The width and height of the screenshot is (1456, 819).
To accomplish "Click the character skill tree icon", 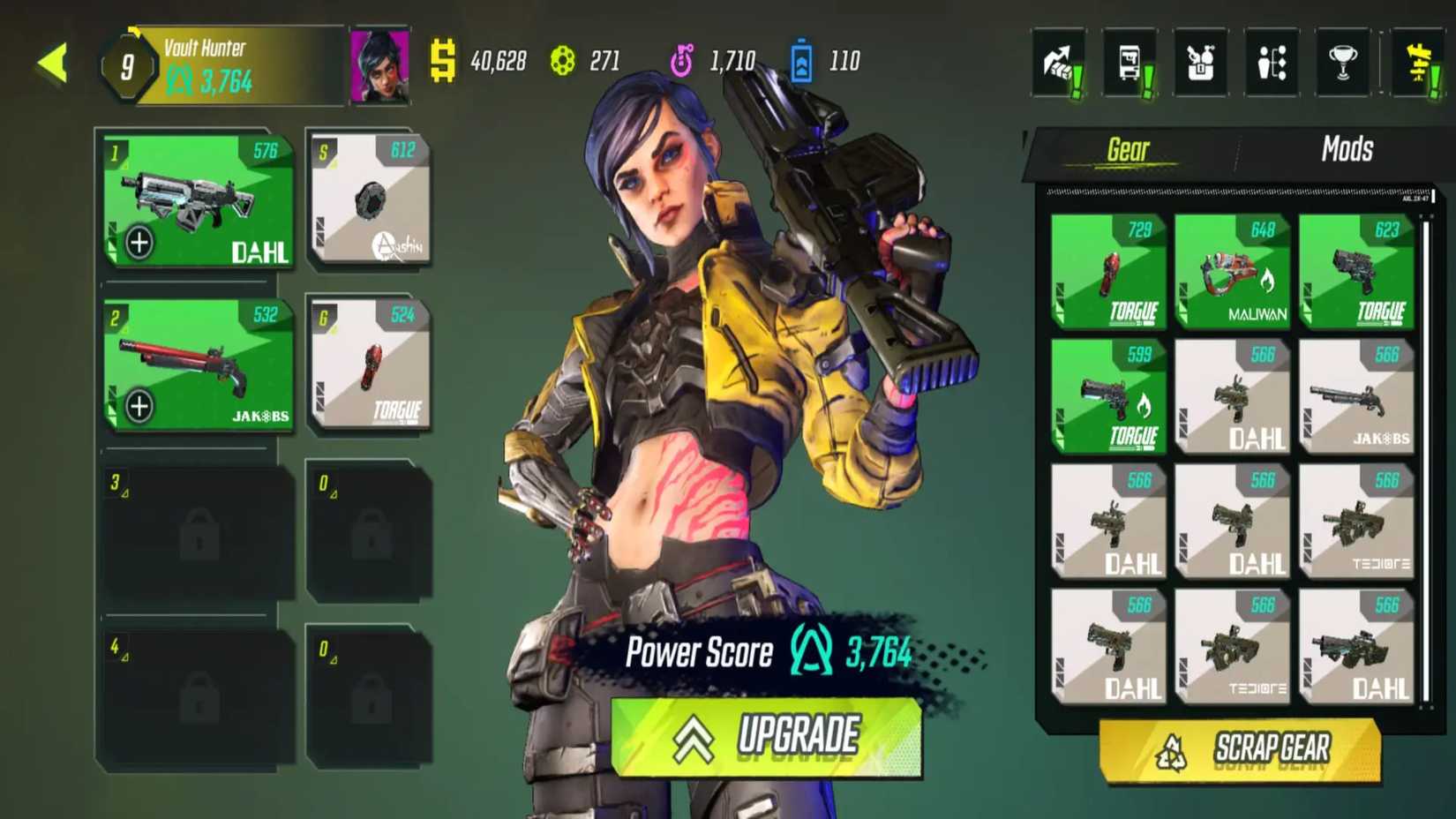I will click(1271, 62).
